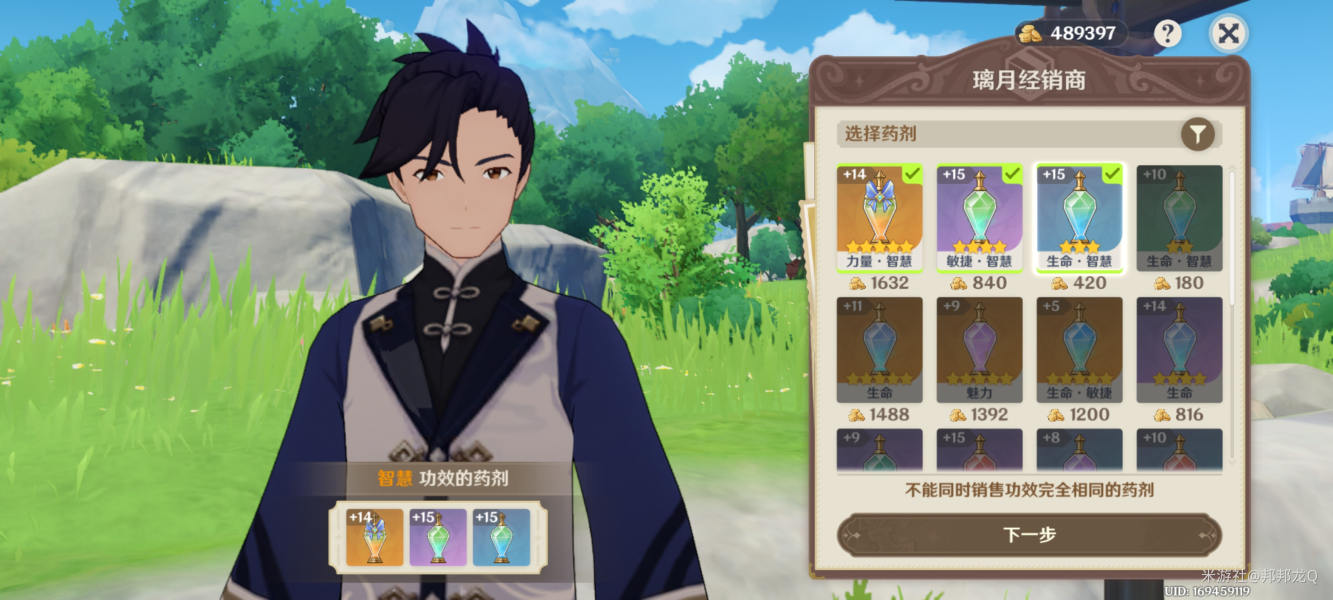Pick the 生命·敏捷 potion priced 1200
1333x600 pixels.
point(1080,349)
